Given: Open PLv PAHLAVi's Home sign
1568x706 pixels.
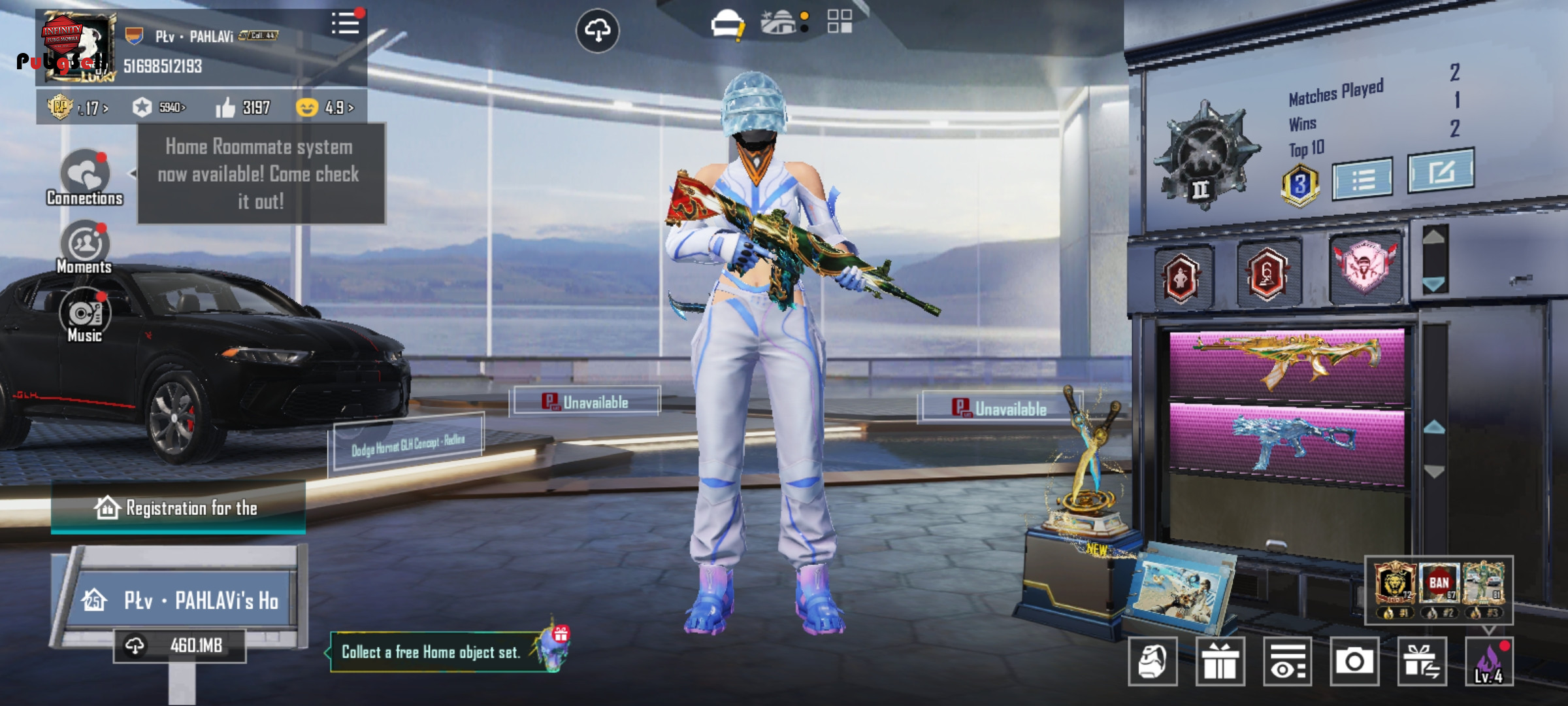Looking at the screenshot, I should [x=183, y=600].
